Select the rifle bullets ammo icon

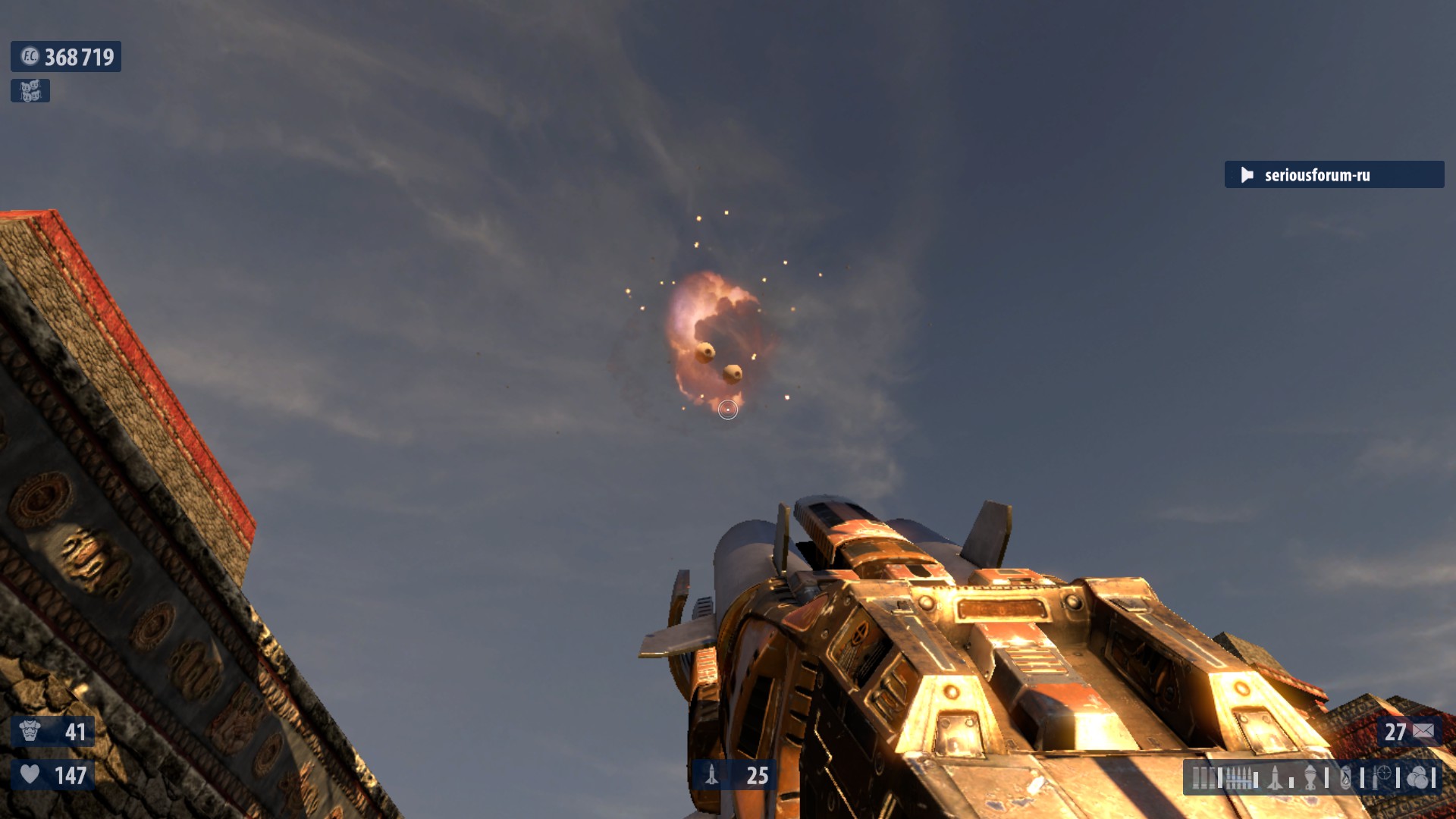tap(1238, 777)
